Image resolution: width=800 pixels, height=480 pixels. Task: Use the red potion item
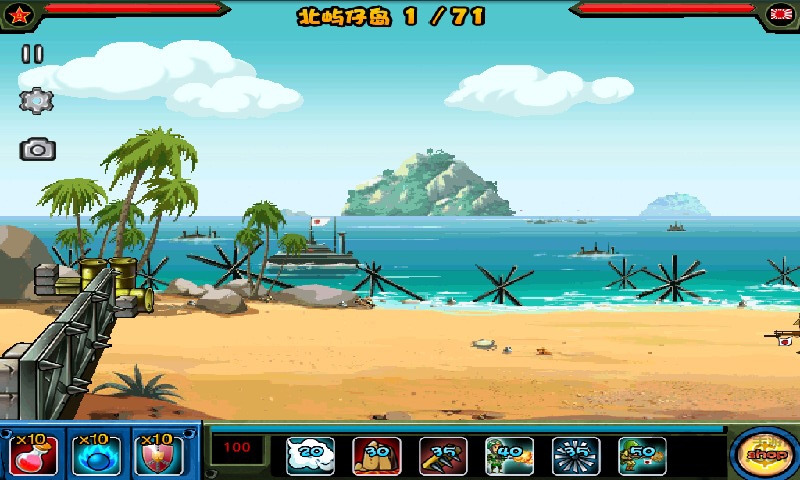pos(34,455)
